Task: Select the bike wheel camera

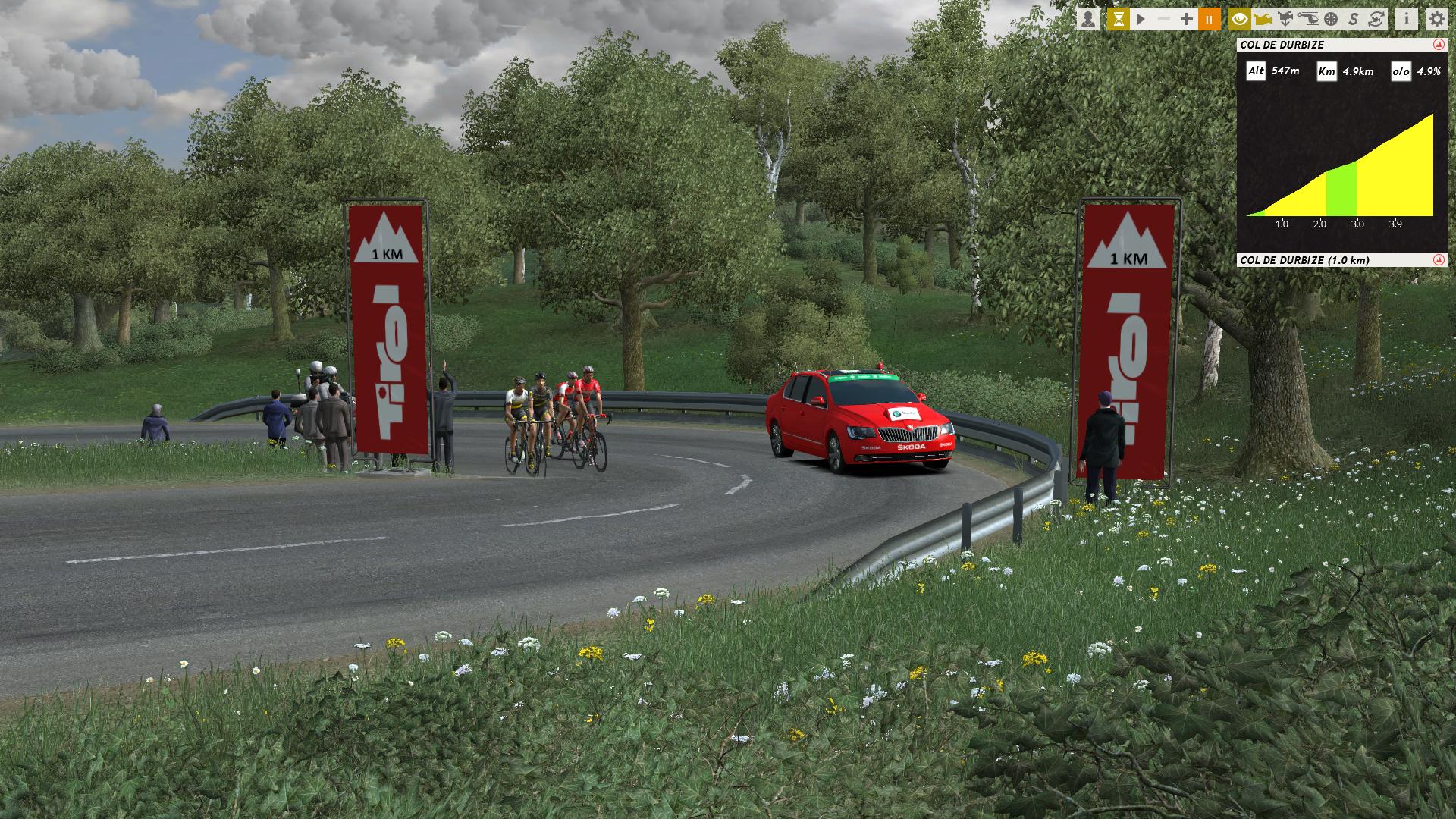Action: click(x=1331, y=19)
